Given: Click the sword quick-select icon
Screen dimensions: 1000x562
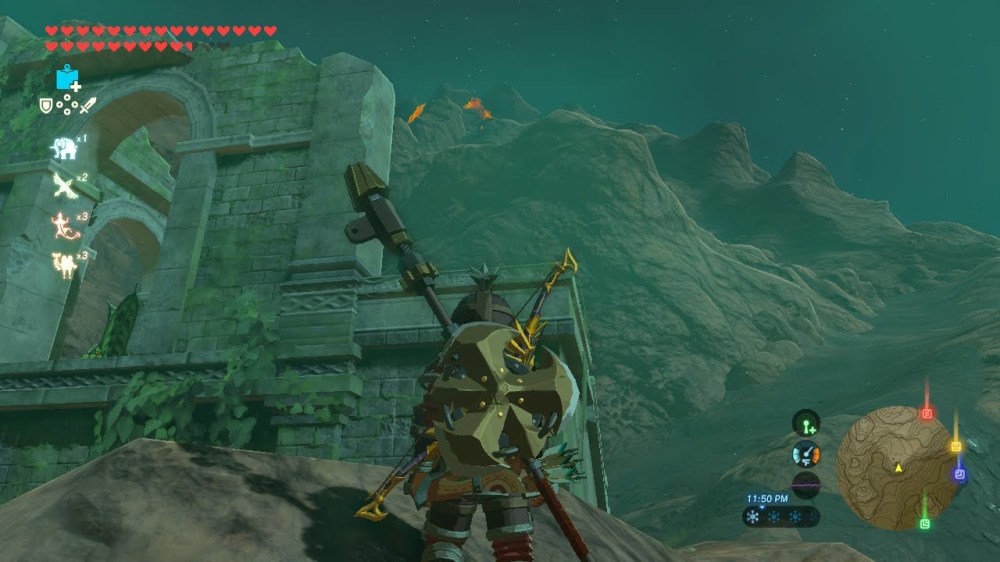Looking at the screenshot, I should click(88, 105).
